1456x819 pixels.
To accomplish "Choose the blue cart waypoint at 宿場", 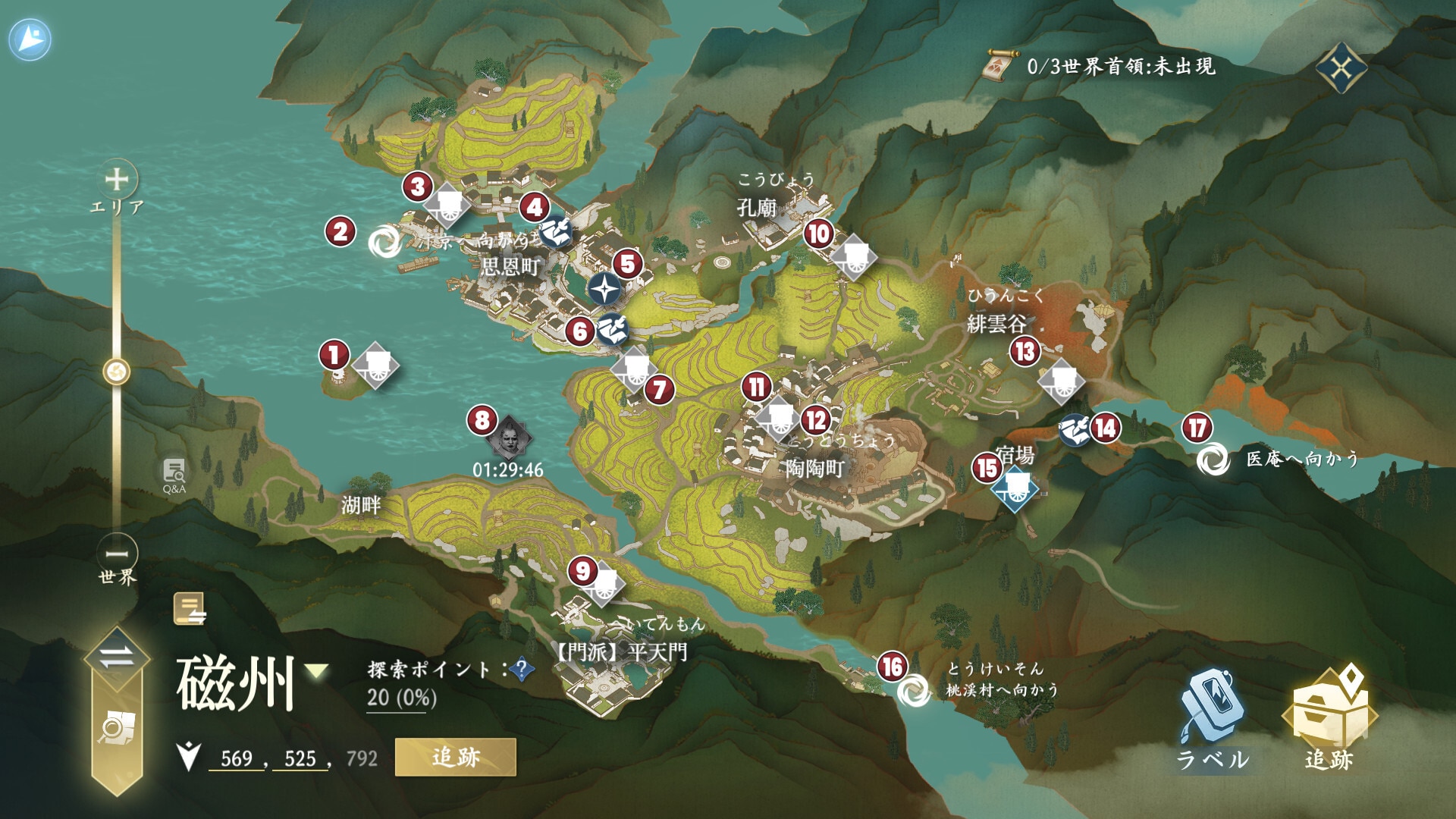I will tap(1014, 489).
